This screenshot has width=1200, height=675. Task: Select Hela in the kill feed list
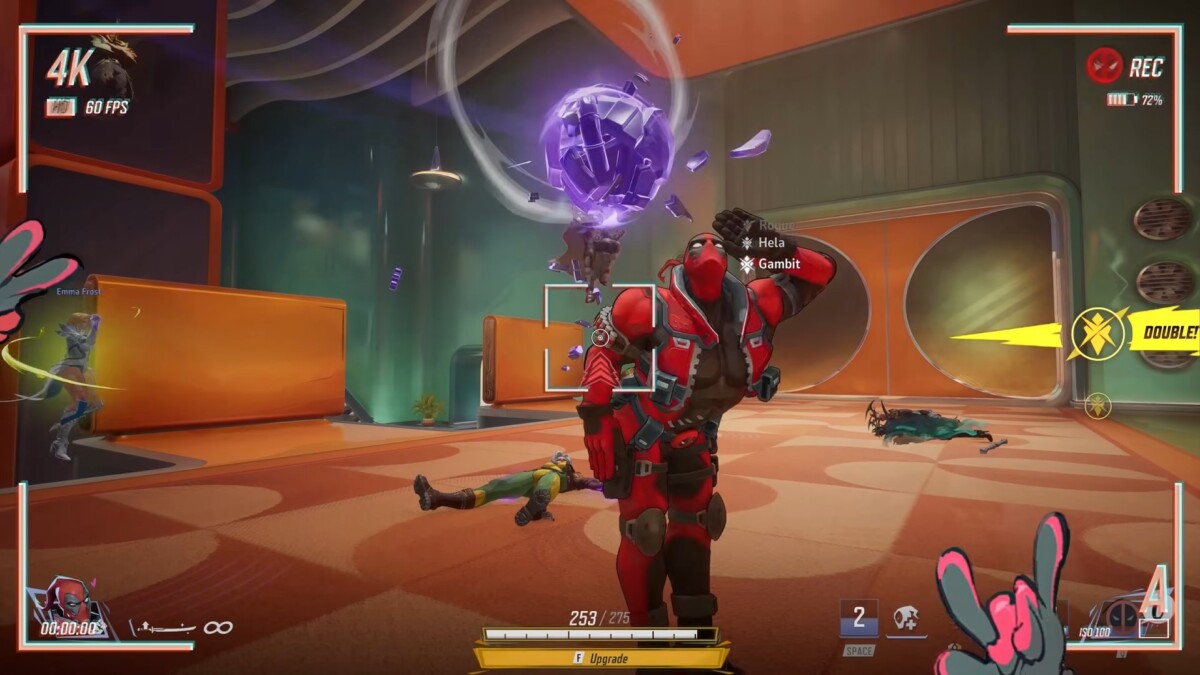[768, 243]
